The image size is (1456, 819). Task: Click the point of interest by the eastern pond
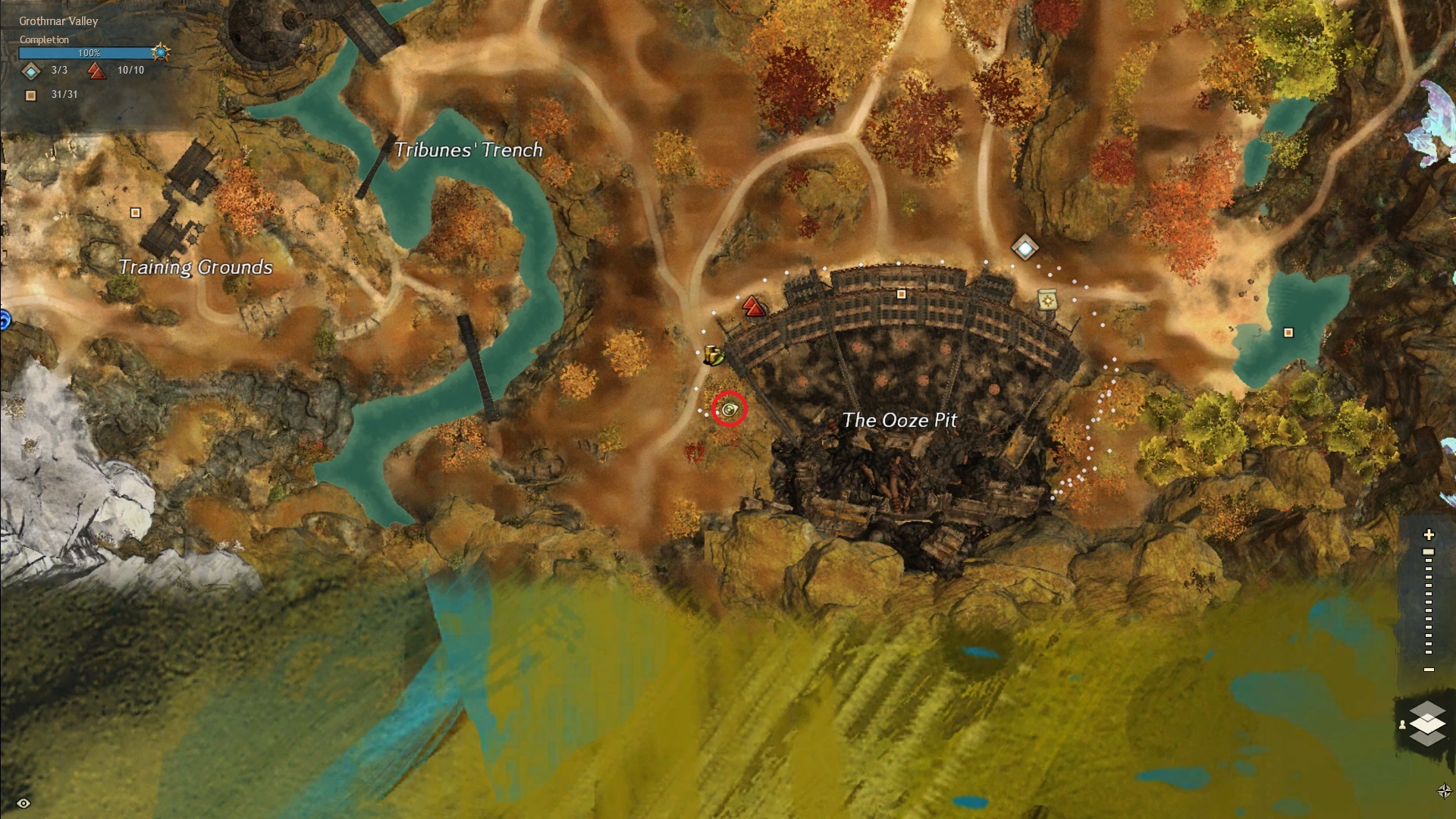[x=1288, y=332]
